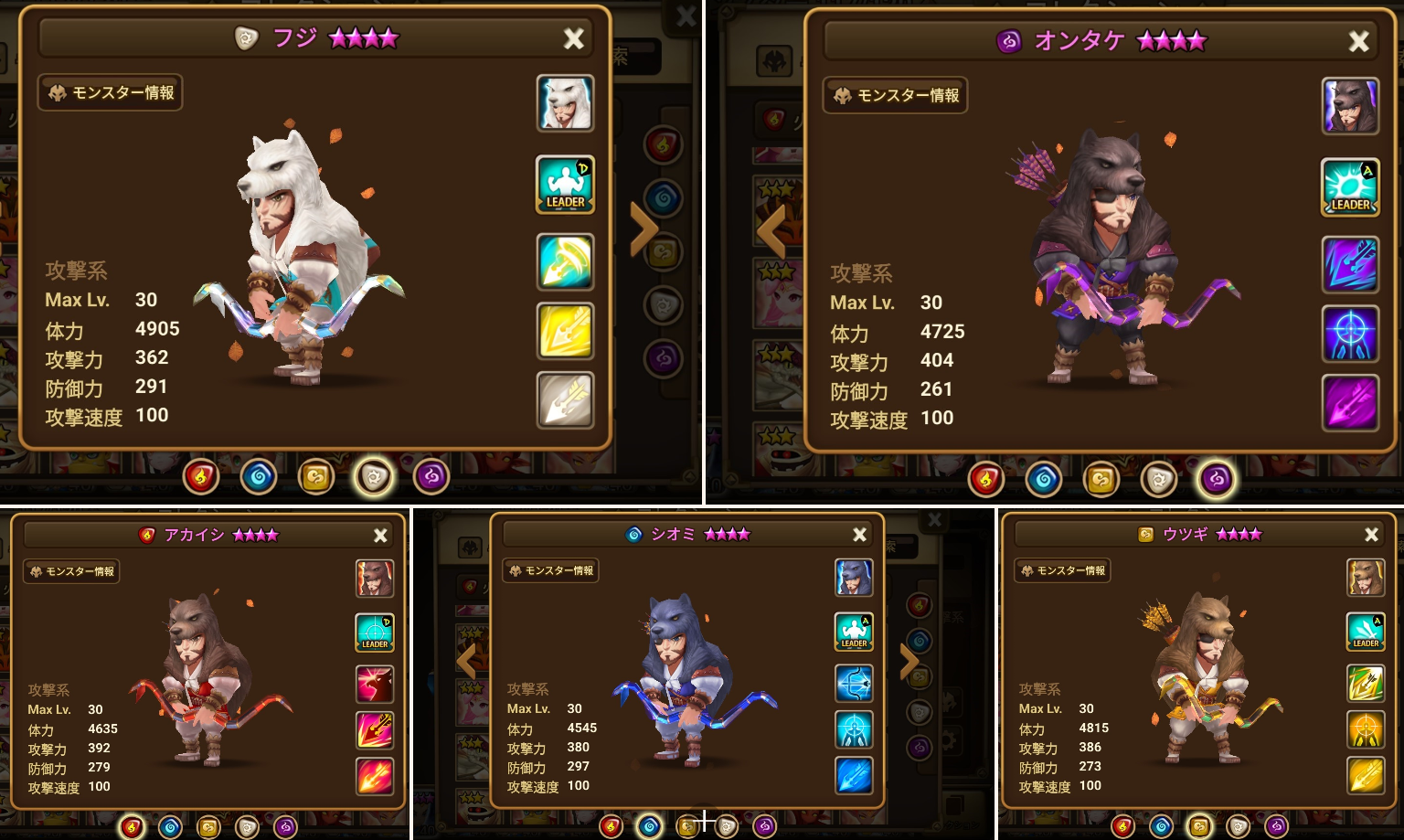Click the モンスター情報 button on Utsugi's panel
Viewport: 1404px width, 840px height.
point(1062,570)
